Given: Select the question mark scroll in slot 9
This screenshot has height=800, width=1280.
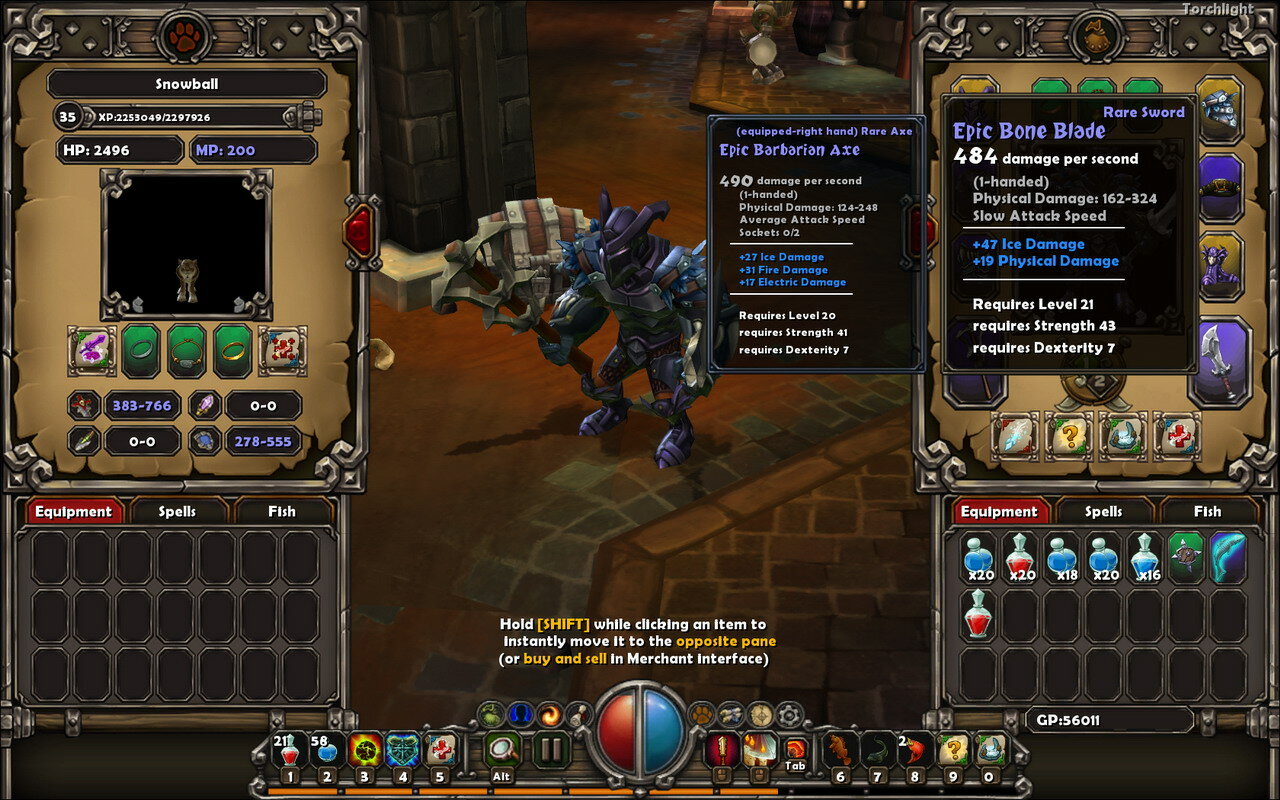Looking at the screenshot, I should click(952, 750).
